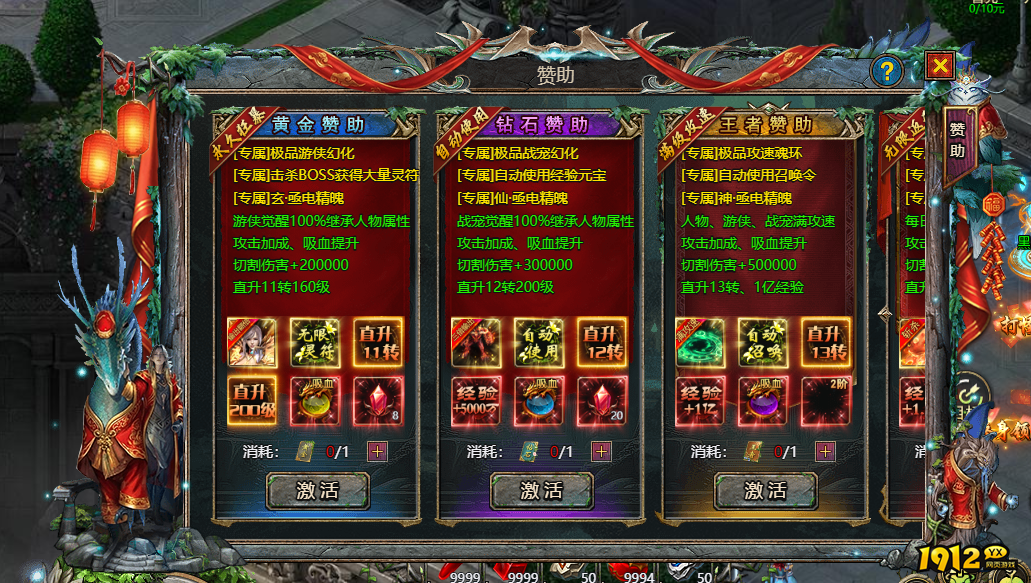Viewport: 1031px width, 583px height.
Task: Select the 经验+5000万 reward icon
Action: coord(476,401)
